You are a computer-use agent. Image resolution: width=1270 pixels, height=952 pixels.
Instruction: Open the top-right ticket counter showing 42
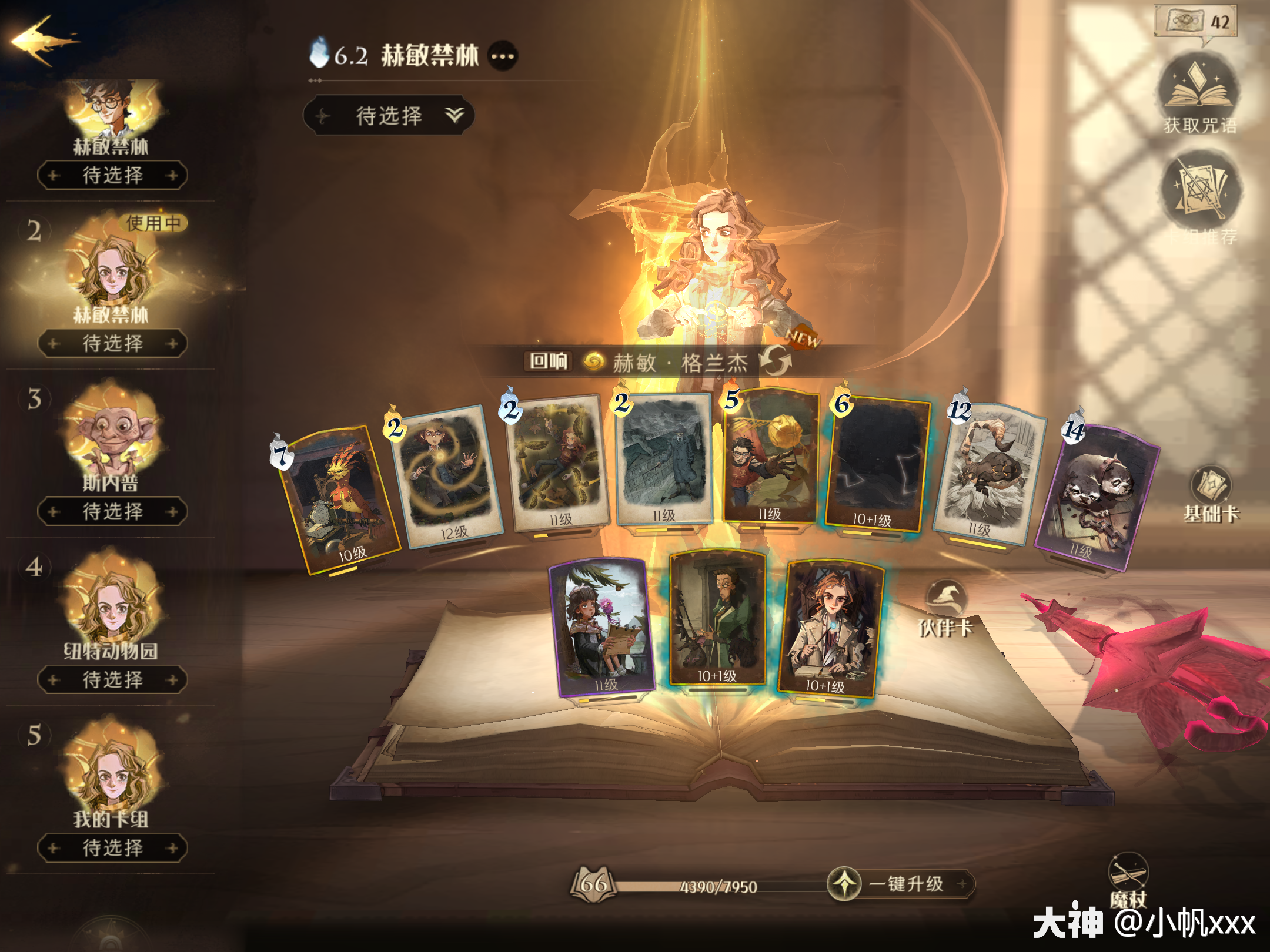tap(1197, 22)
